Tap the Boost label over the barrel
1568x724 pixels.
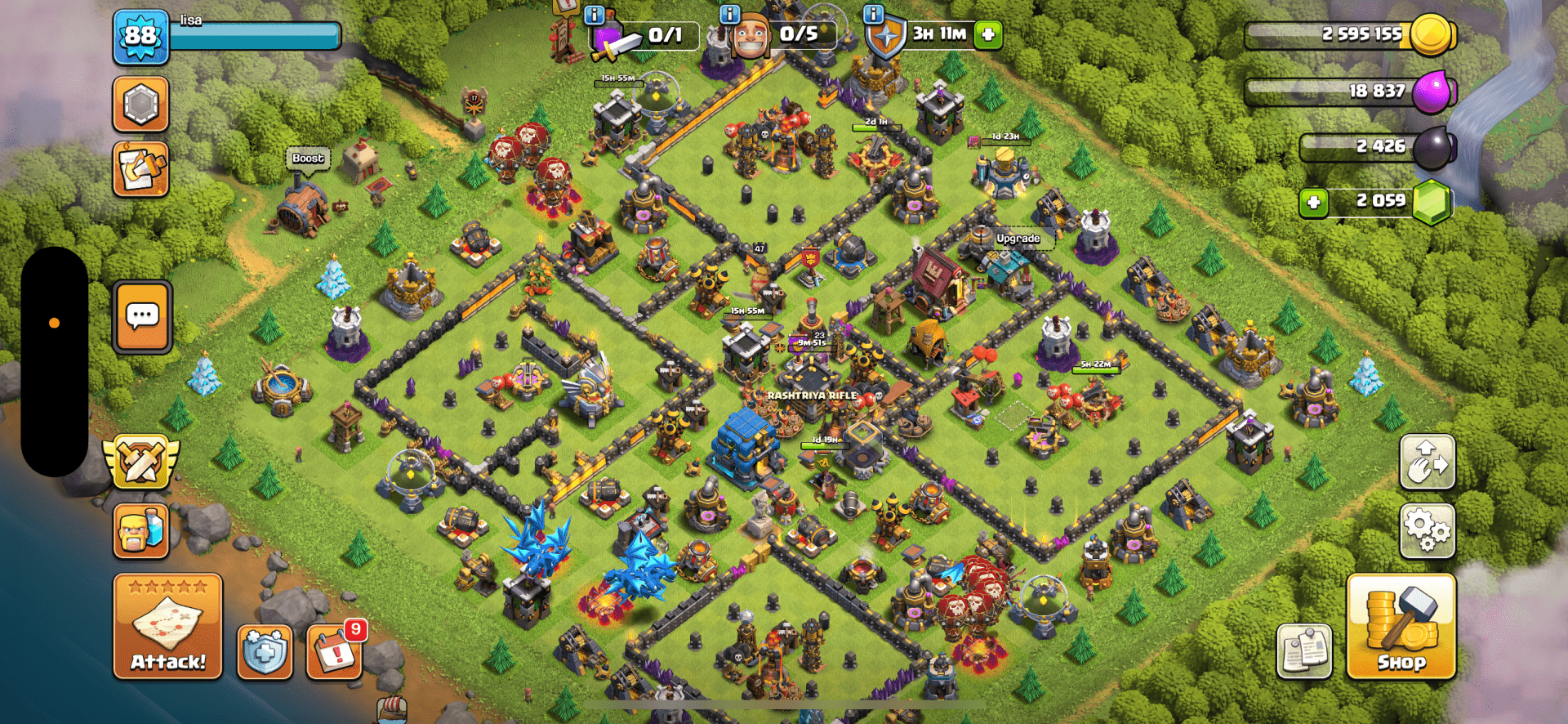(308, 159)
